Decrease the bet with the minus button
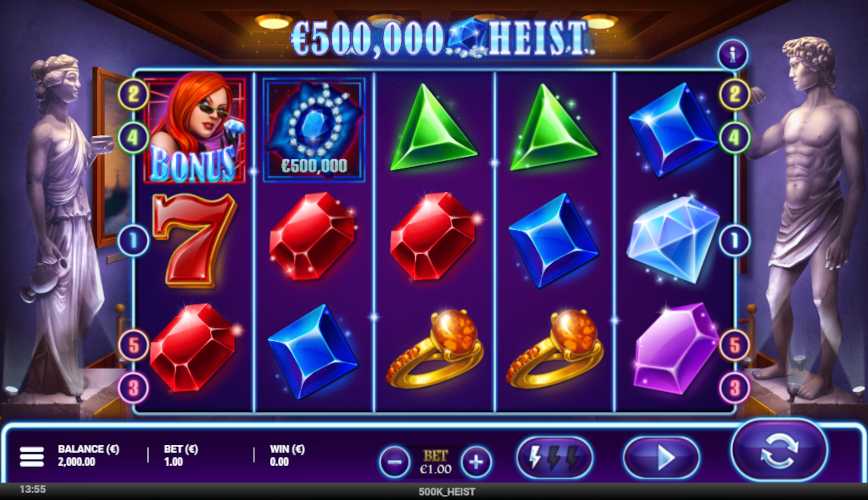The width and height of the screenshot is (868, 500). coord(395,461)
